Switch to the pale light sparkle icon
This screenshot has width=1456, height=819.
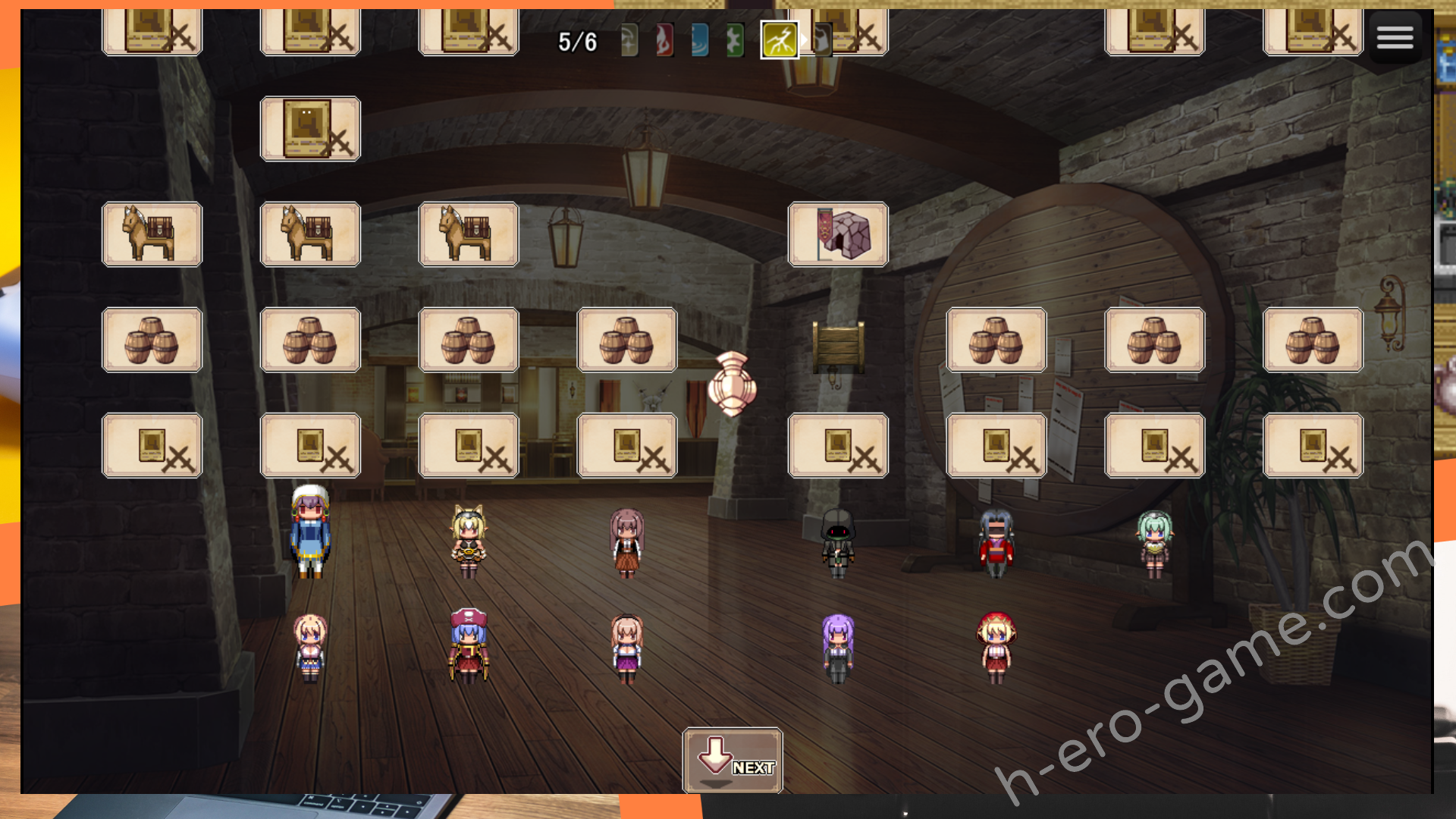[629, 41]
